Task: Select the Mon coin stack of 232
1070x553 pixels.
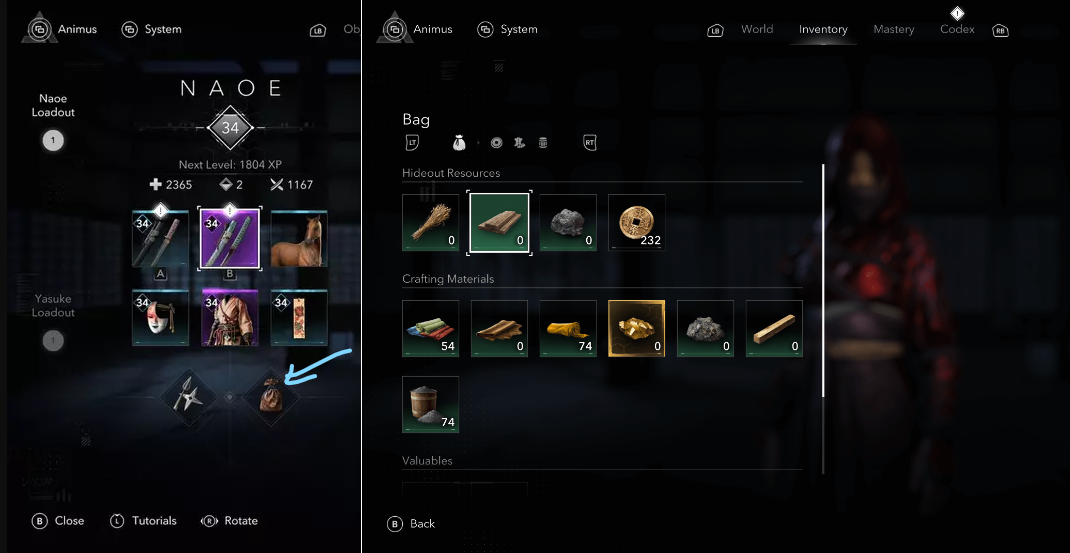Action: [x=636, y=222]
